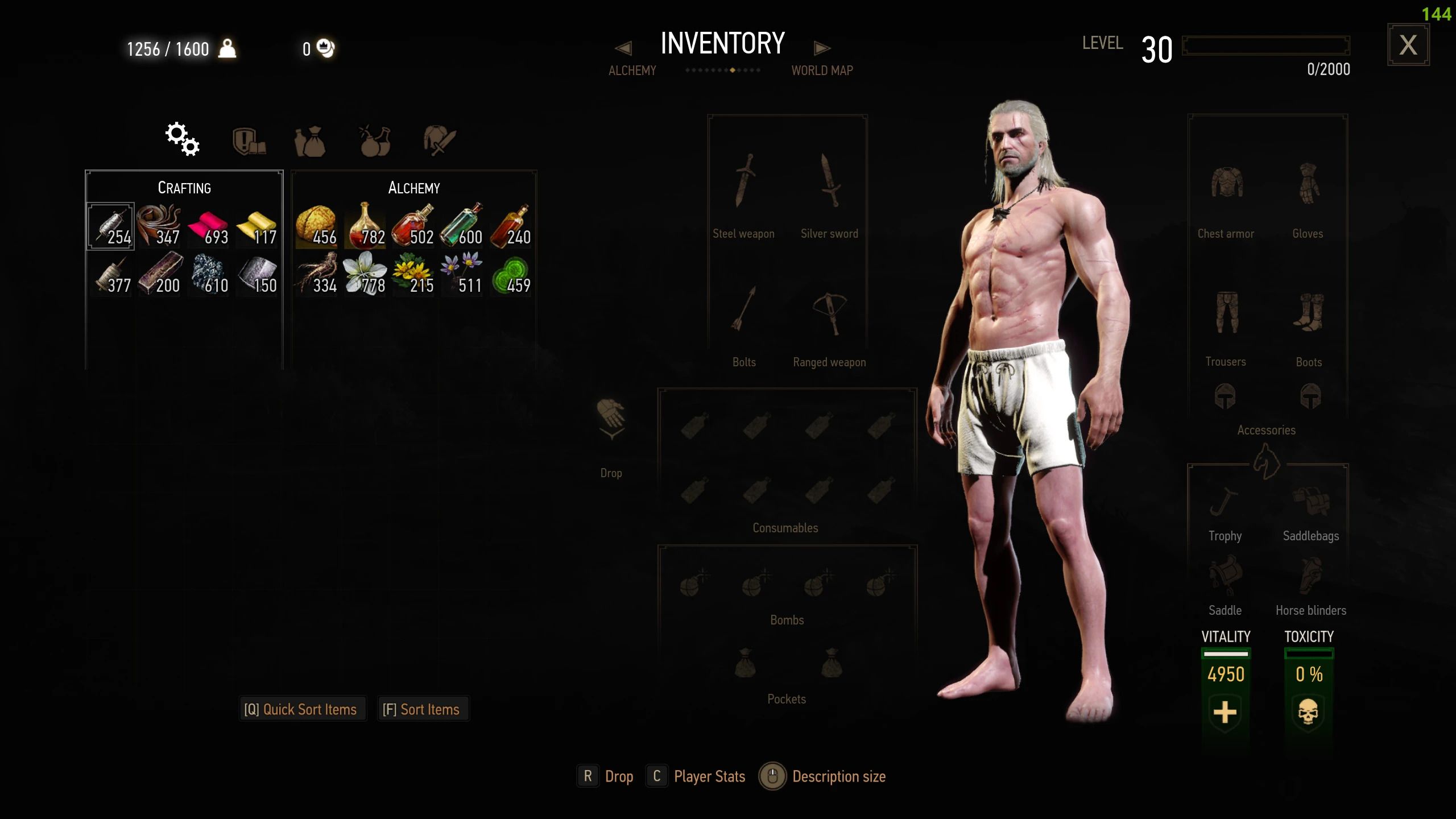Click the Vitality plus icon
The width and height of the screenshot is (1456, 819).
coord(1226,713)
